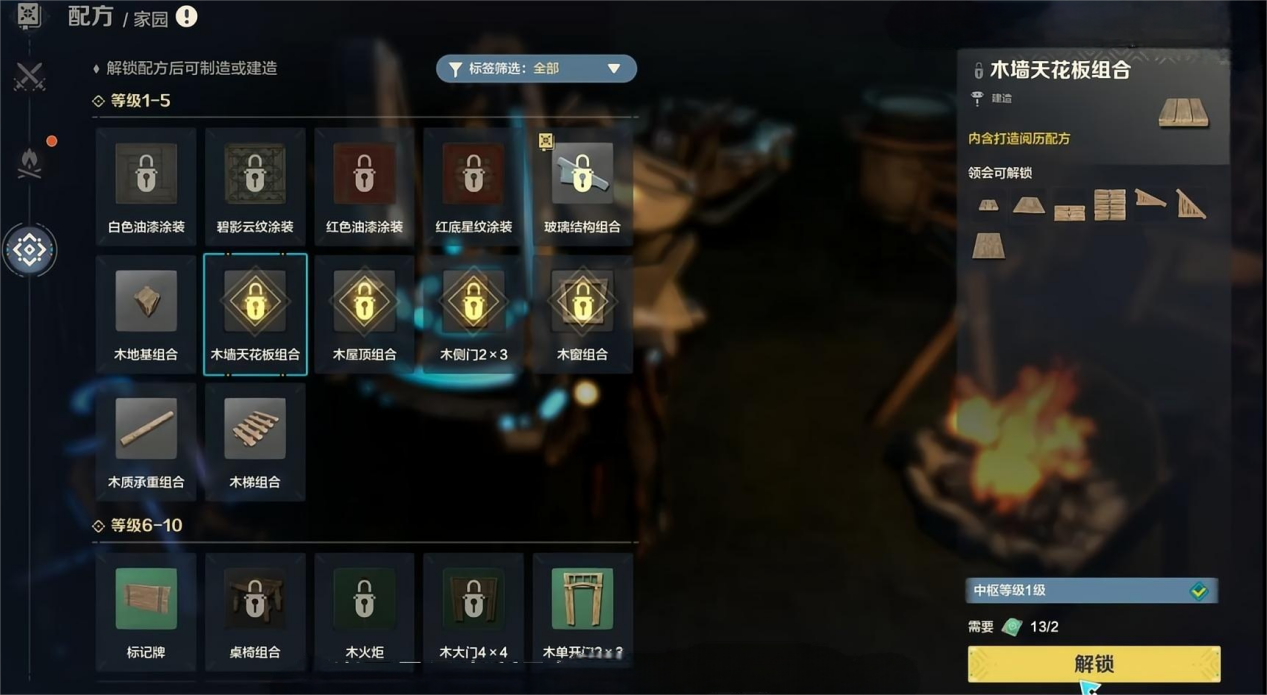Click the yellow 解锁 unlock button
The width and height of the screenshot is (1267, 695).
coord(1093,664)
